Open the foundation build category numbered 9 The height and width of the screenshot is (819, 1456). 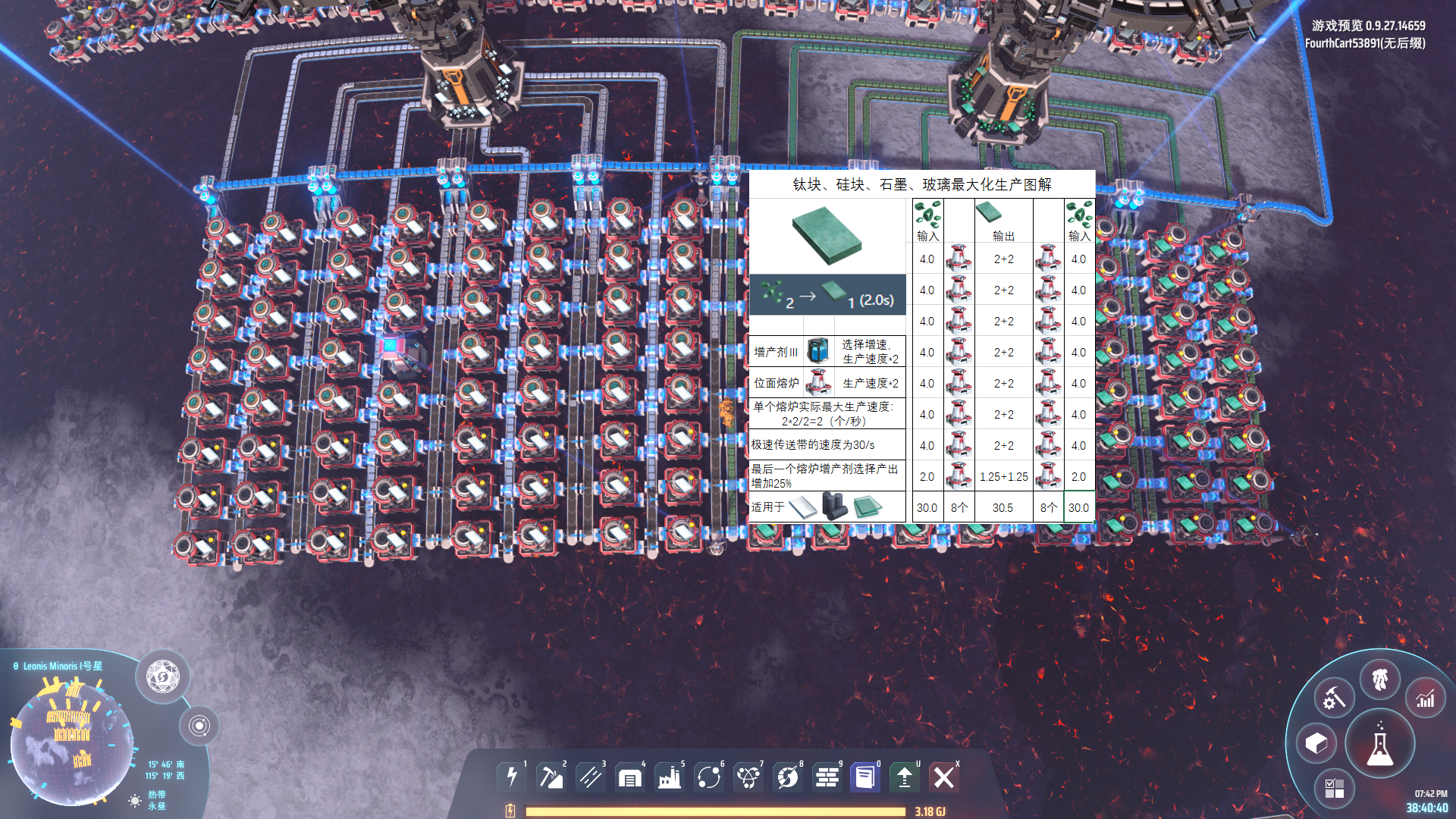(827, 777)
